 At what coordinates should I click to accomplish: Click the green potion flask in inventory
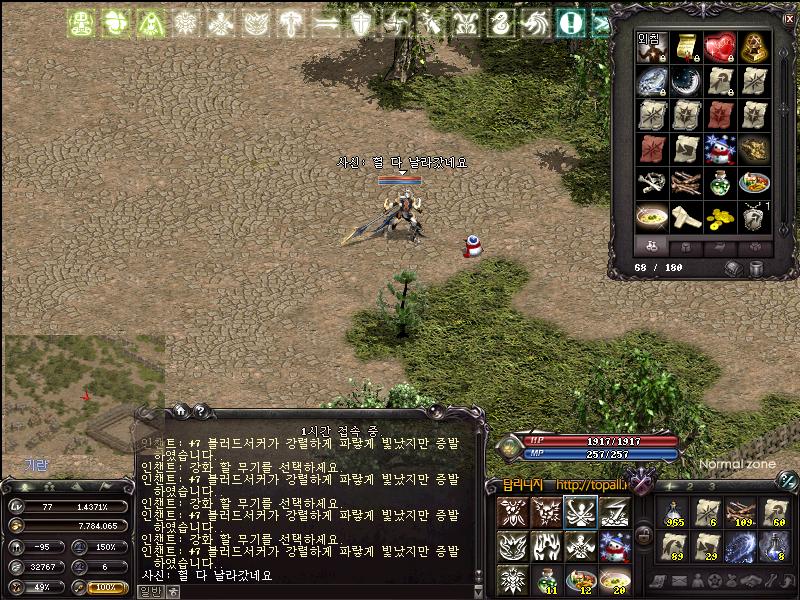(719, 183)
